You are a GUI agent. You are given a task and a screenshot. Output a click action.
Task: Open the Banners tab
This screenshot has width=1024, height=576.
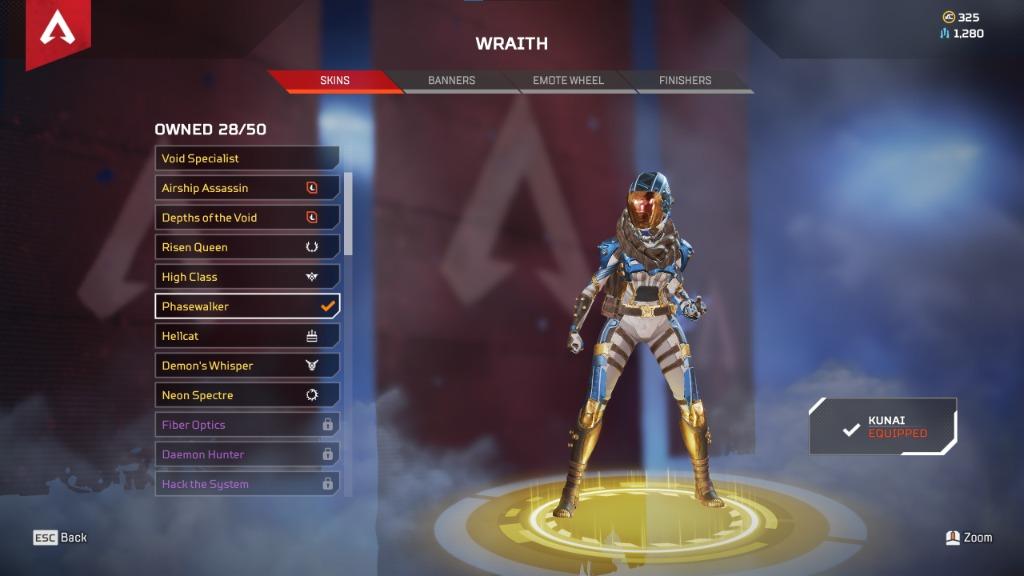click(x=452, y=80)
